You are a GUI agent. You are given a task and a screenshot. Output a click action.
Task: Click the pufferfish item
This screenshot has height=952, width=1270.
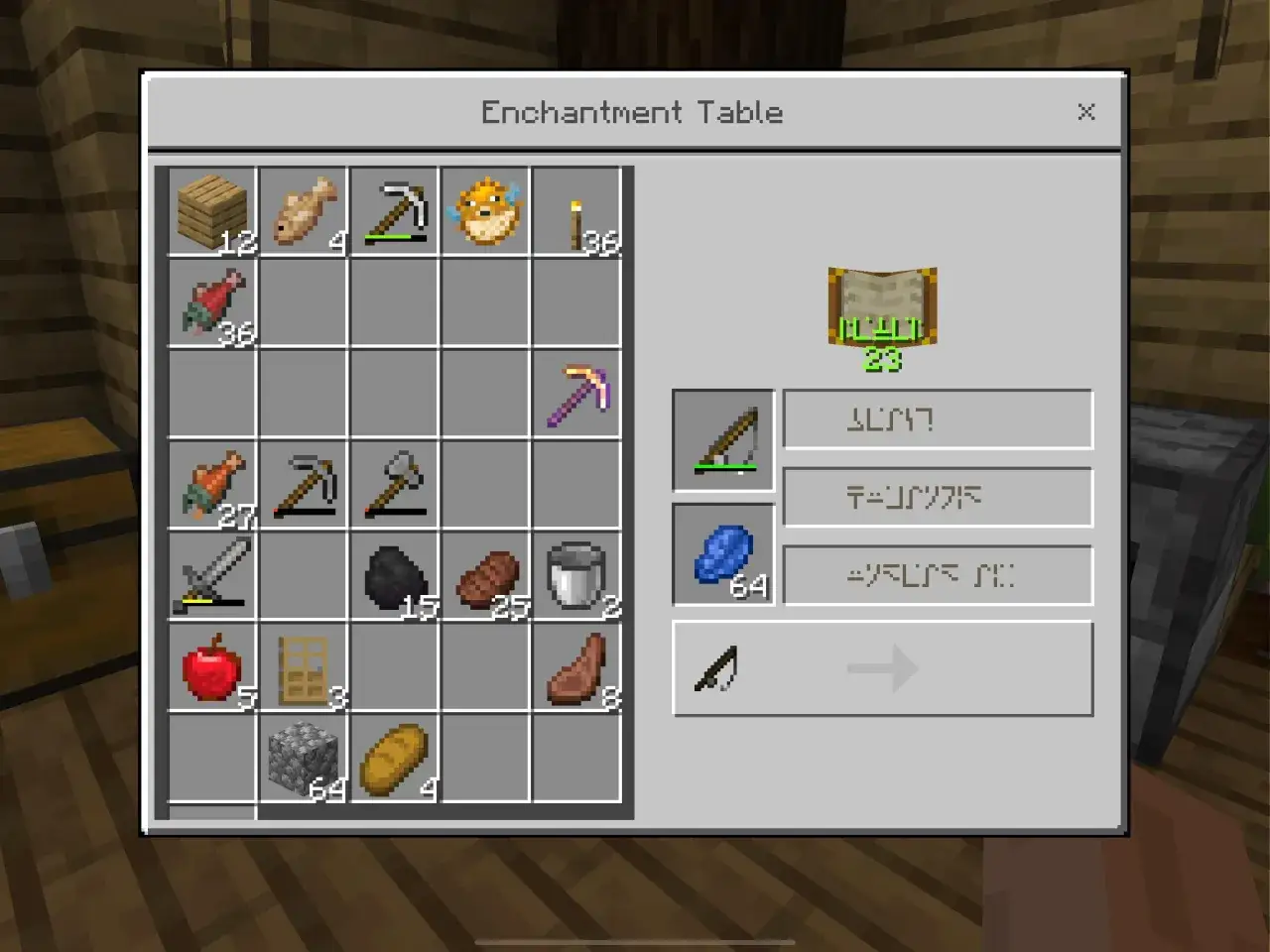coord(486,210)
